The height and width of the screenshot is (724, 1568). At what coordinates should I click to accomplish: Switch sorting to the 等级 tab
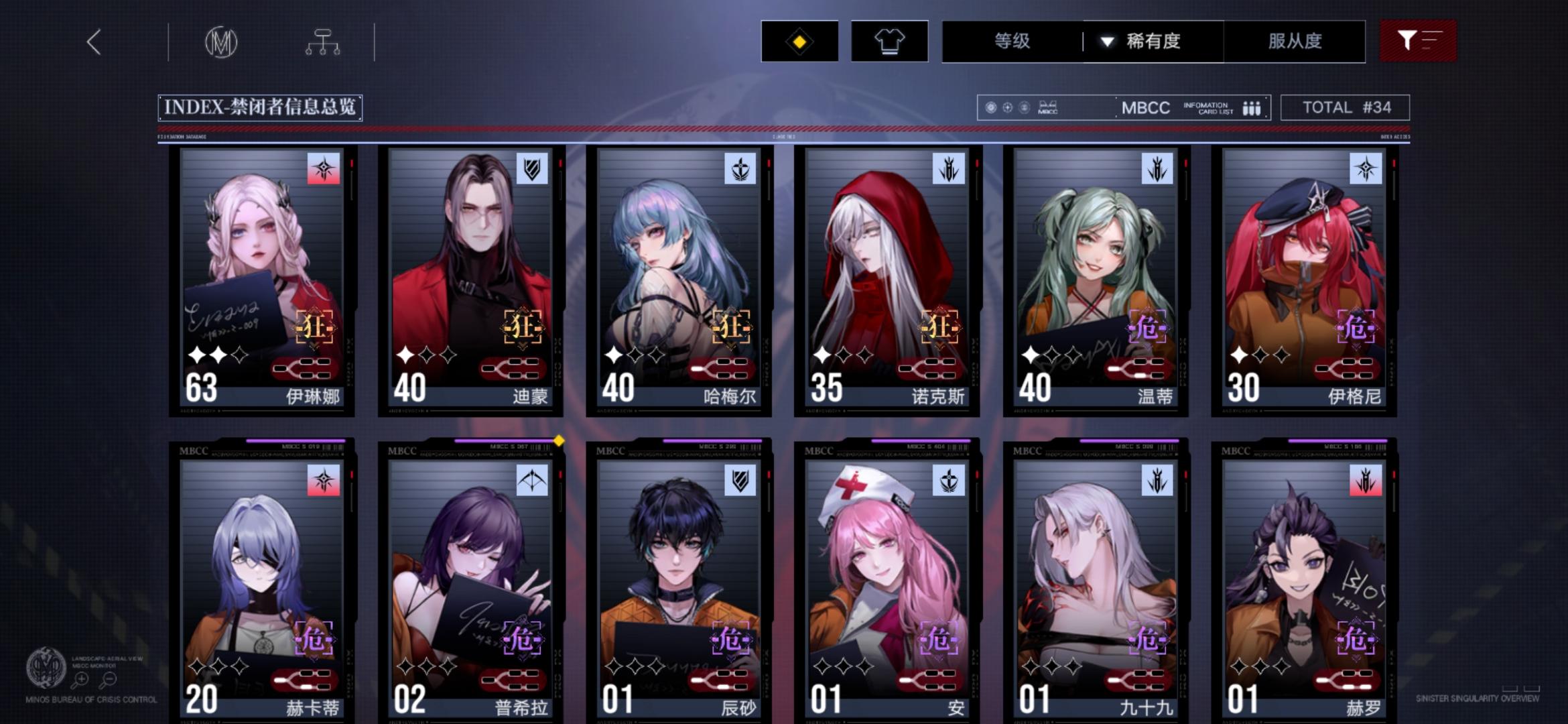click(x=1011, y=42)
